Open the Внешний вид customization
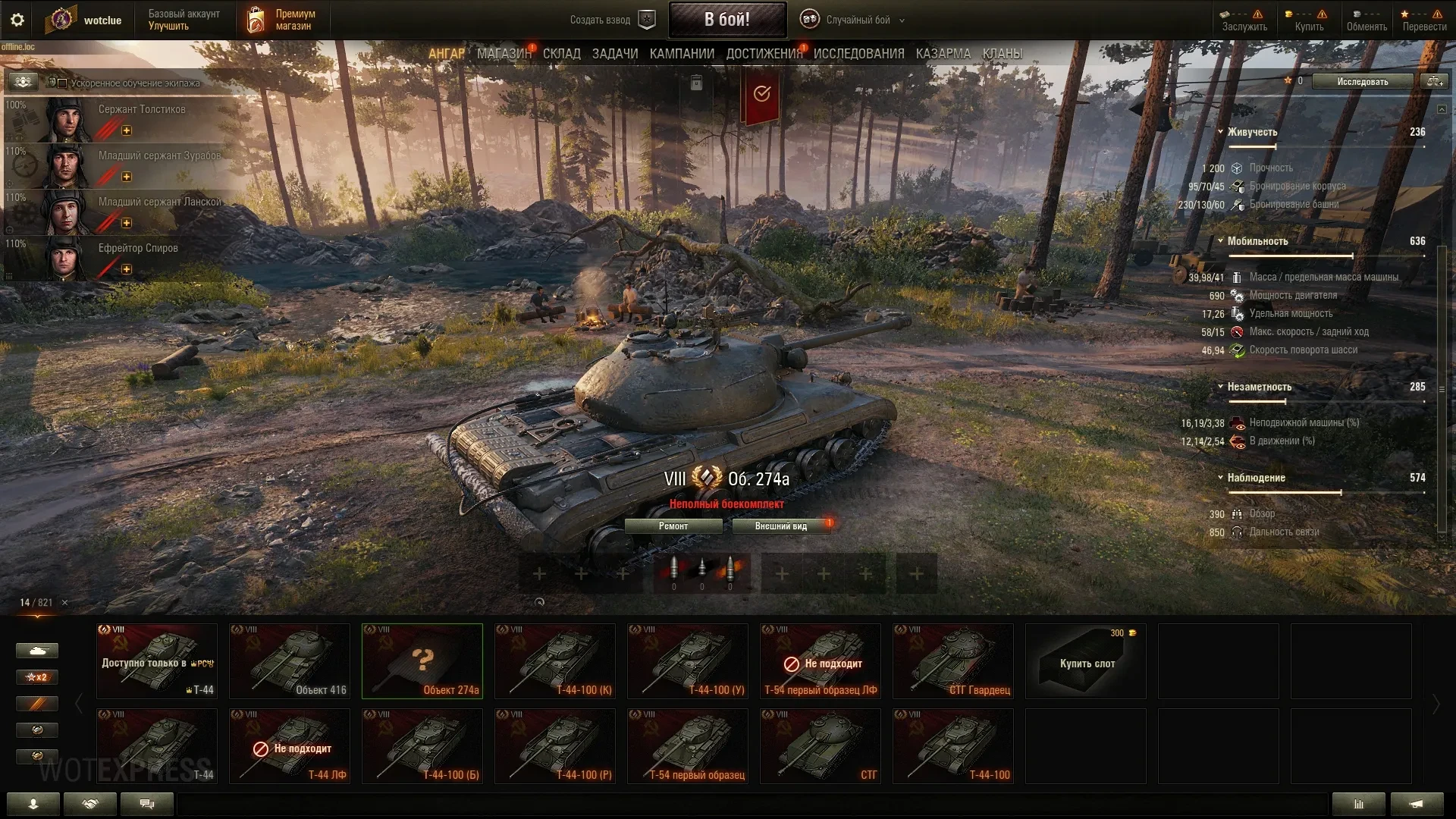Screen dimensions: 1456x819 tap(780, 526)
